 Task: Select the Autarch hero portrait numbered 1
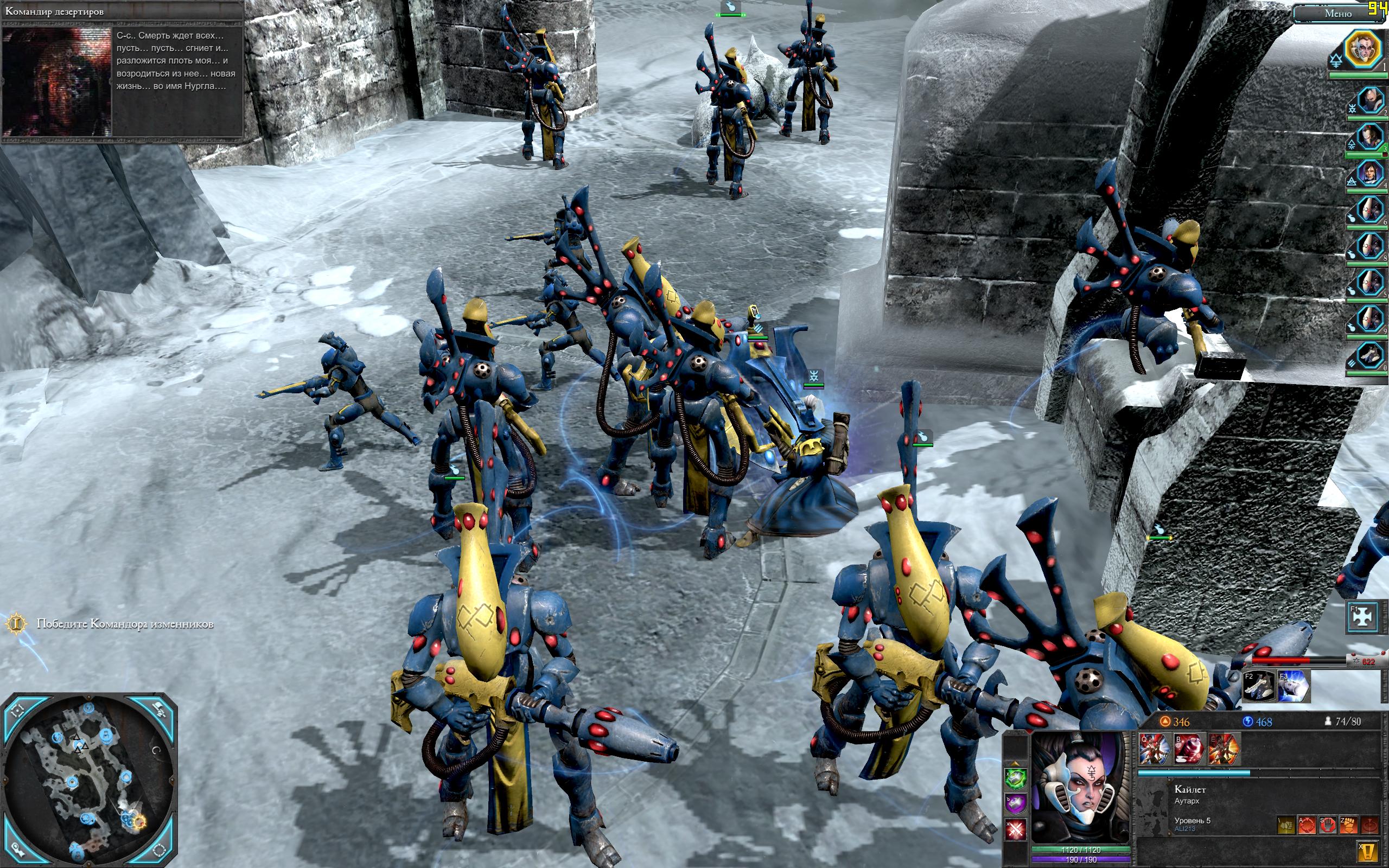[1363, 50]
